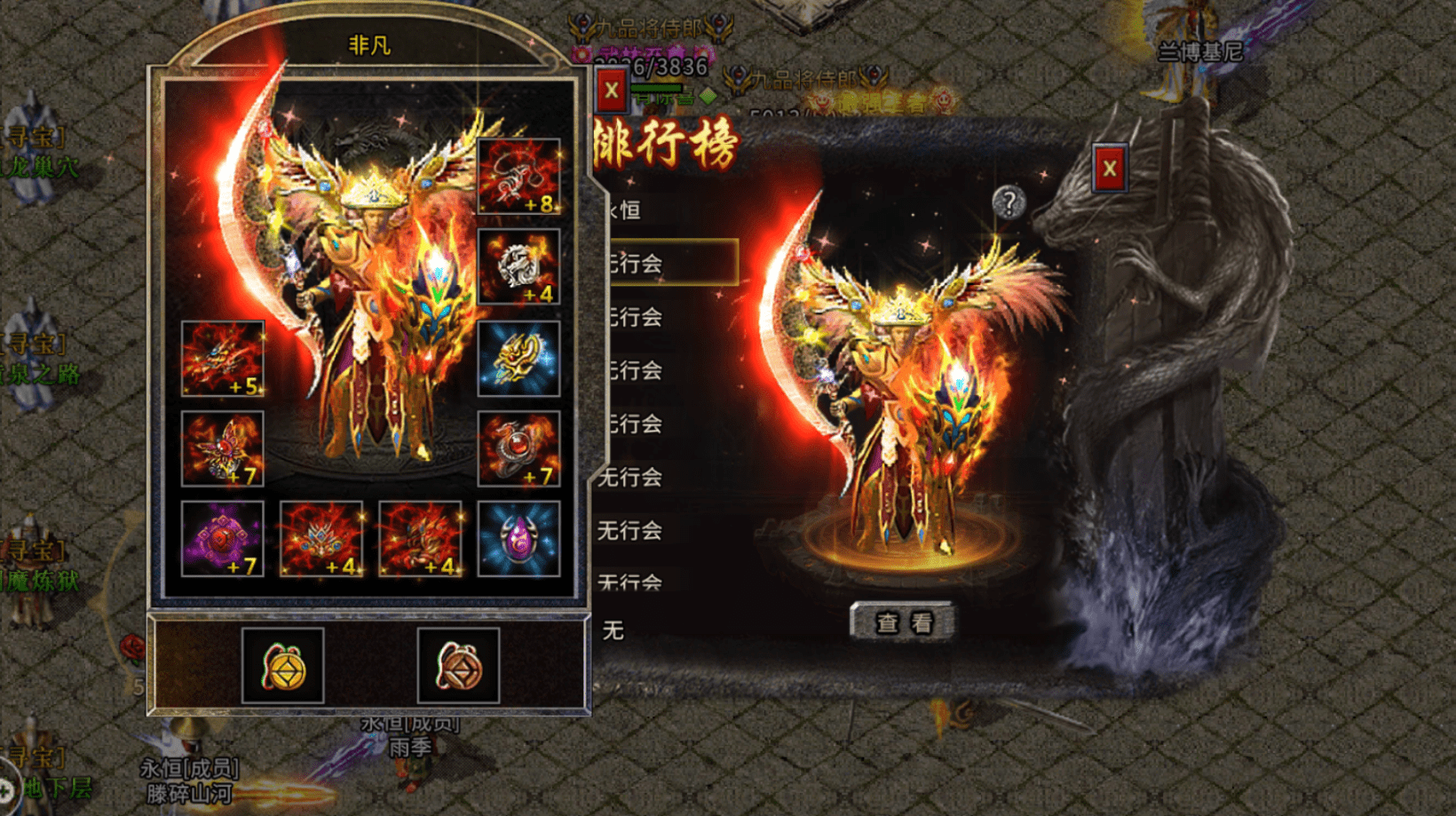Image resolution: width=1456 pixels, height=816 pixels.
Task: Select the +4 silver dragon slot
Action: [518, 267]
